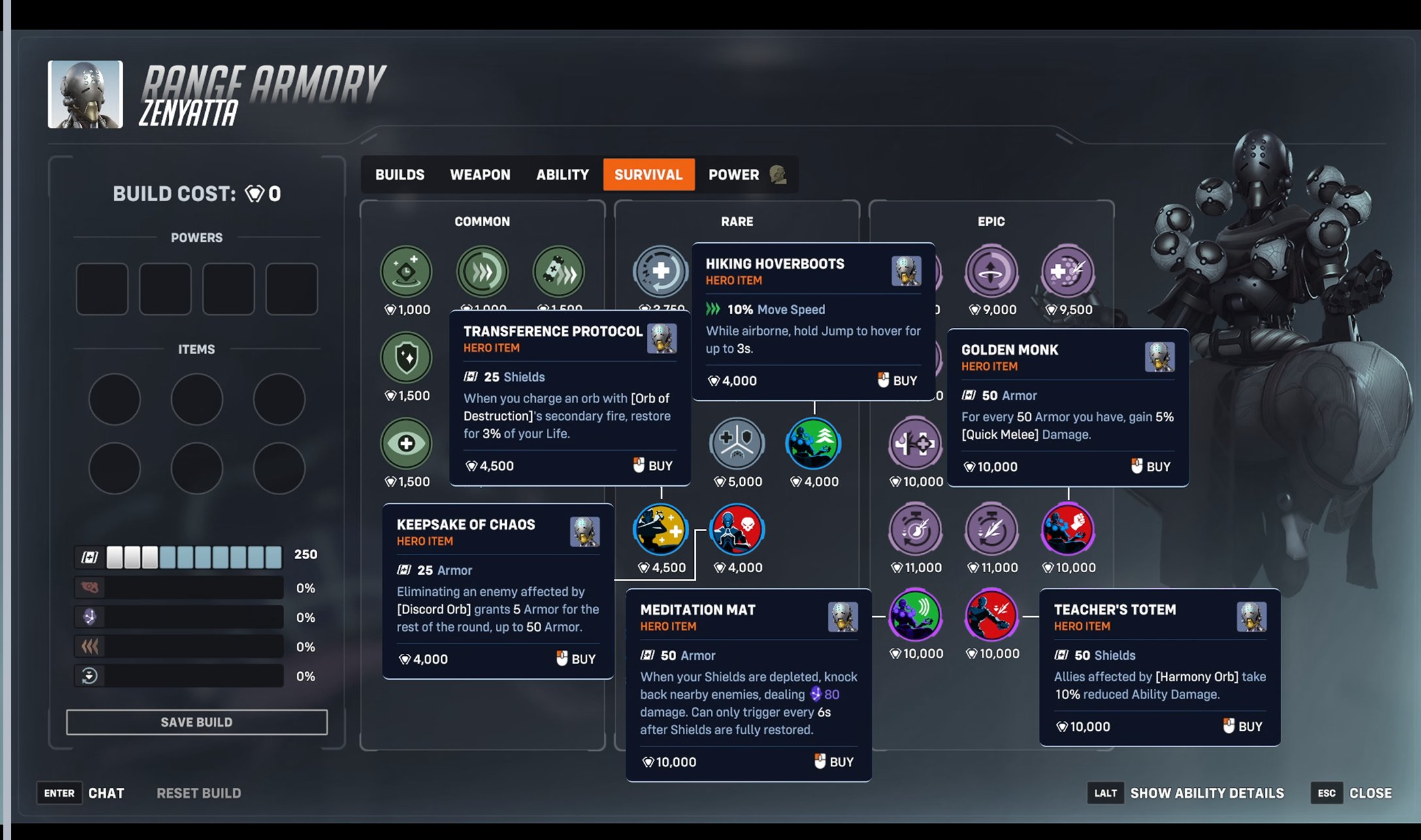The height and width of the screenshot is (840, 1421).
Task: Buy the Transference Protocol item
Action: (653, 466)
